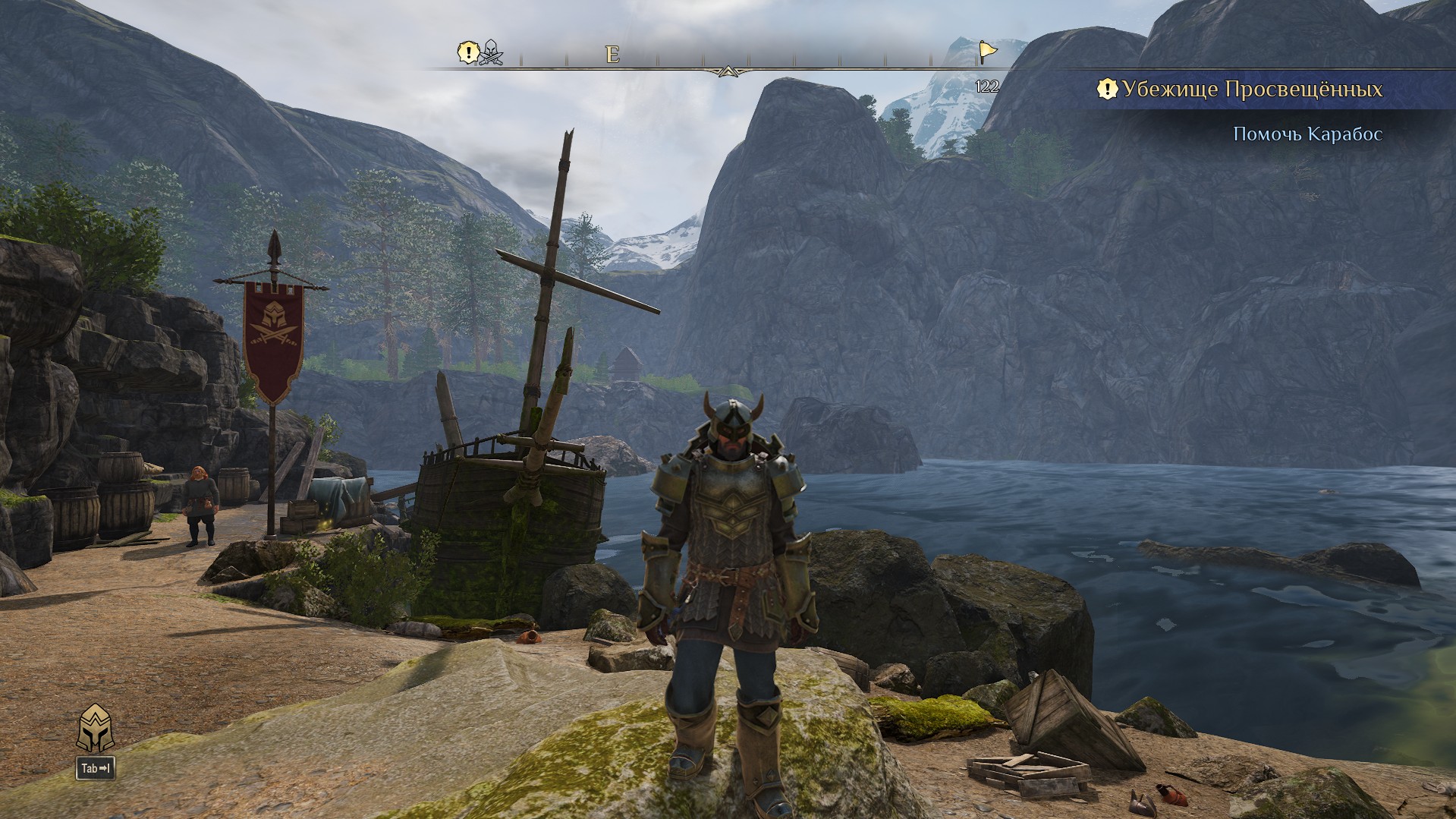Click the quest marker icon on the compass
This screenshot has height=819, width=1456.
469,52
